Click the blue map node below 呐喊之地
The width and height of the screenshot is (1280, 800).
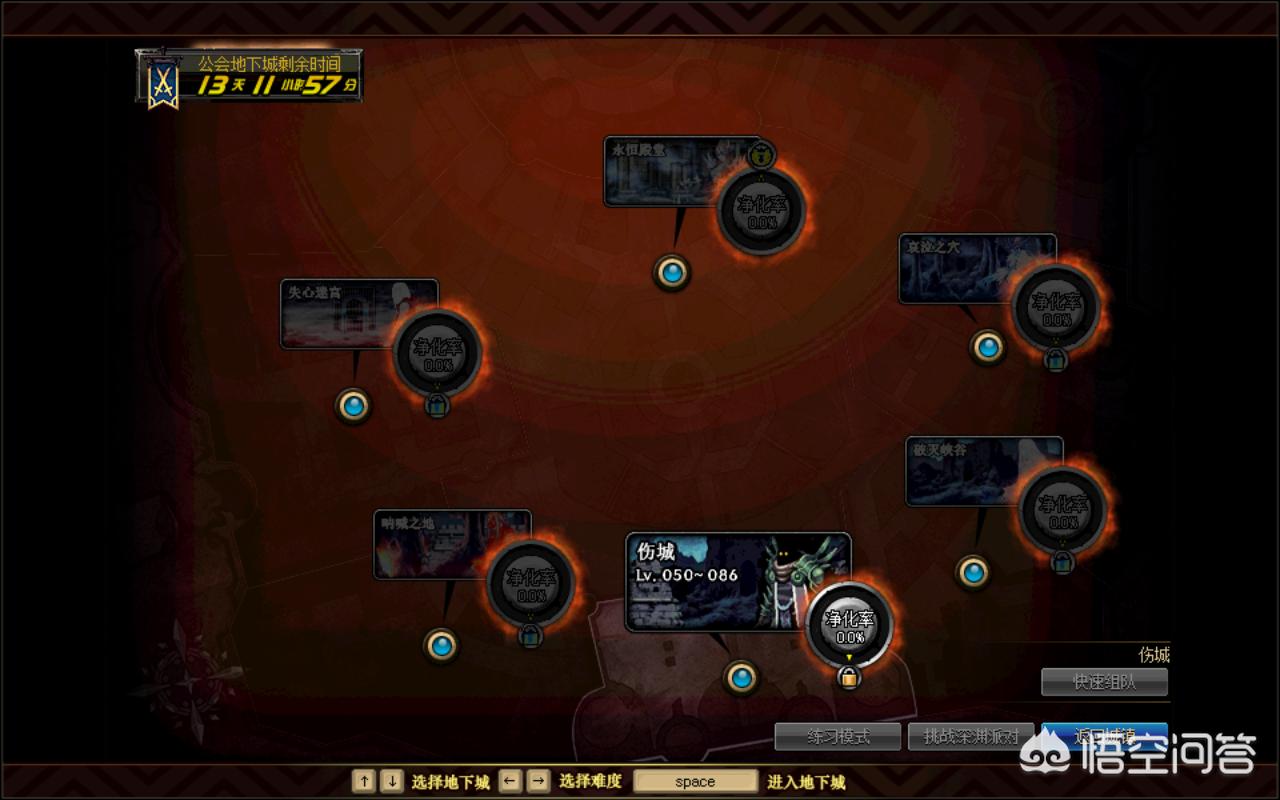coord(441,644)
